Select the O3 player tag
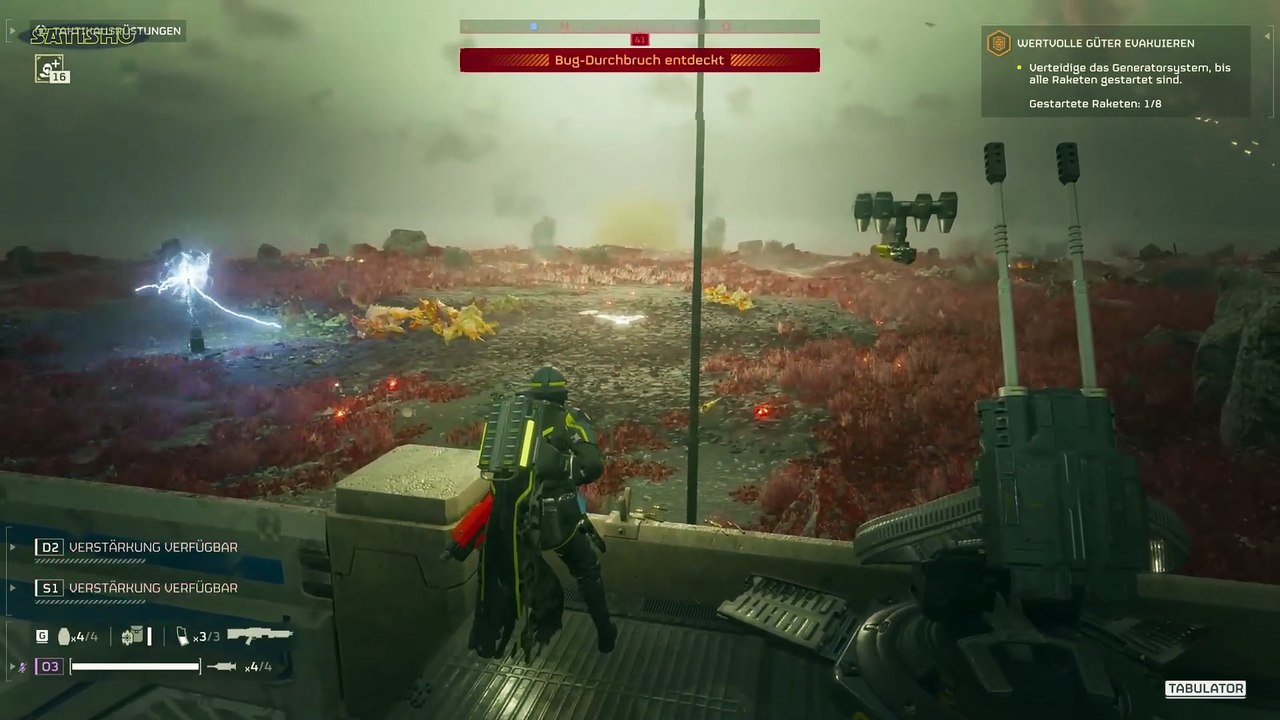This screenshot has height=720, width=1280. click(49, 666)
